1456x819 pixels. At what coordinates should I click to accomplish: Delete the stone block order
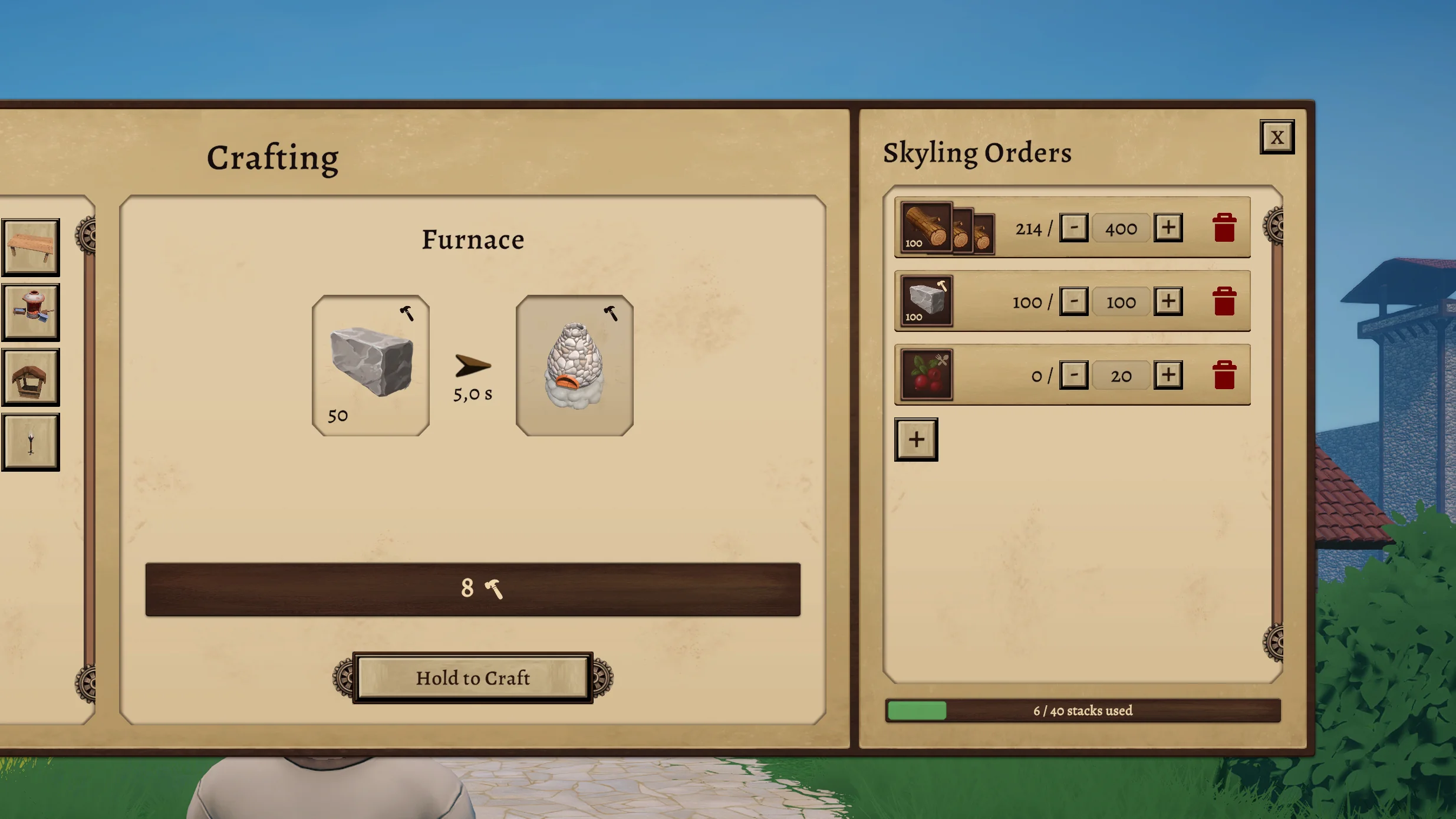[1224, 301]
